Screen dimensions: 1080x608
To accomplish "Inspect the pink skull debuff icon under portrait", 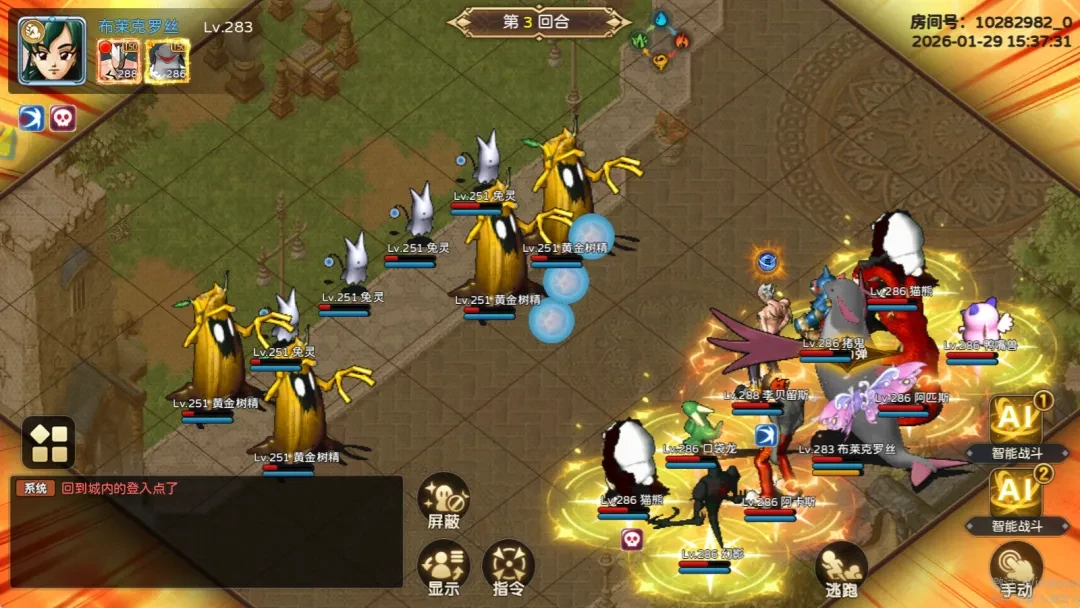I will coord(63,119).
